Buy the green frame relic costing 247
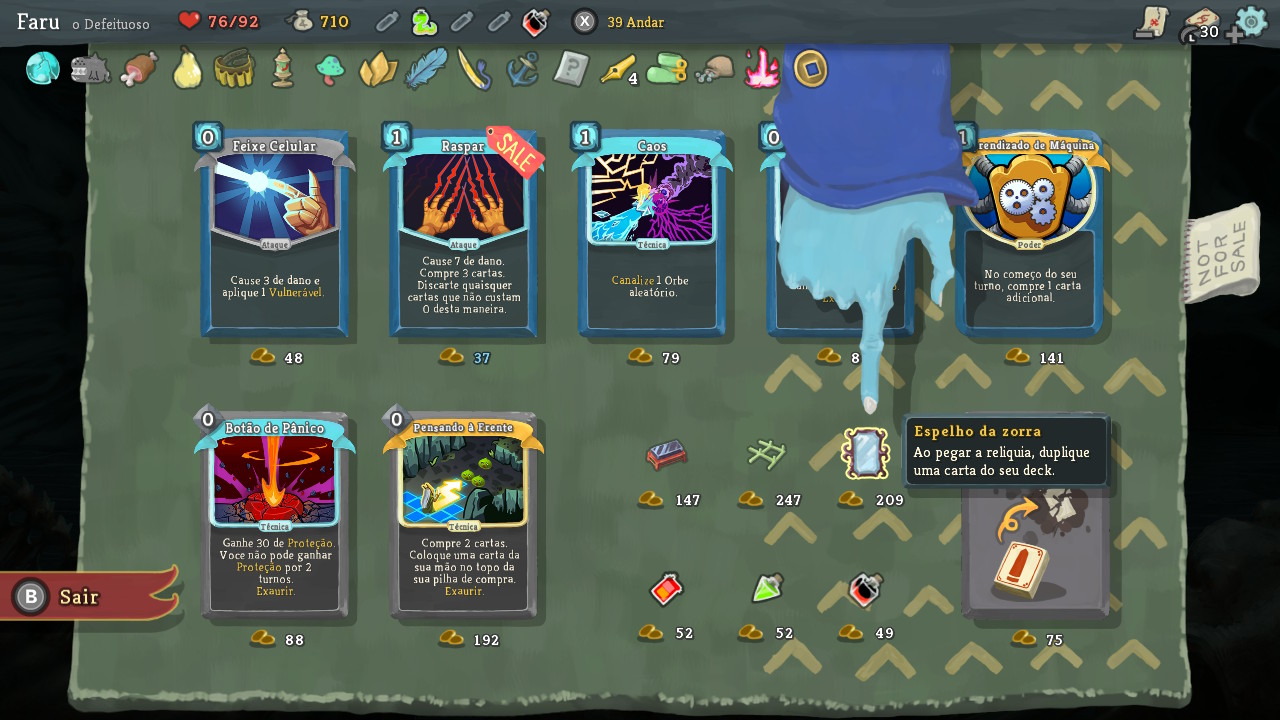This screenshot has height=720, width=1280. (x=764, y=453)
